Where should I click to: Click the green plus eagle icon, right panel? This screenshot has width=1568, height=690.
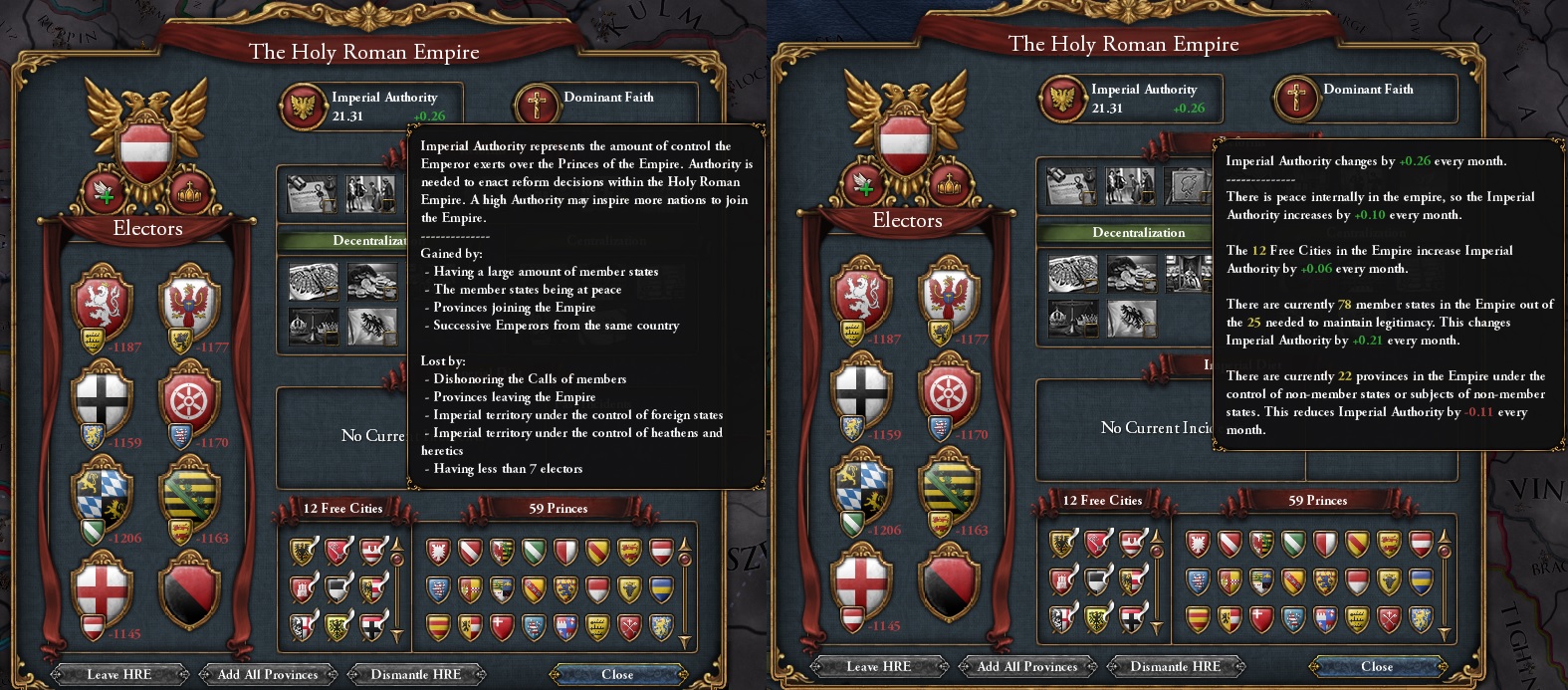pyautogui.click(x=862, y=184)
